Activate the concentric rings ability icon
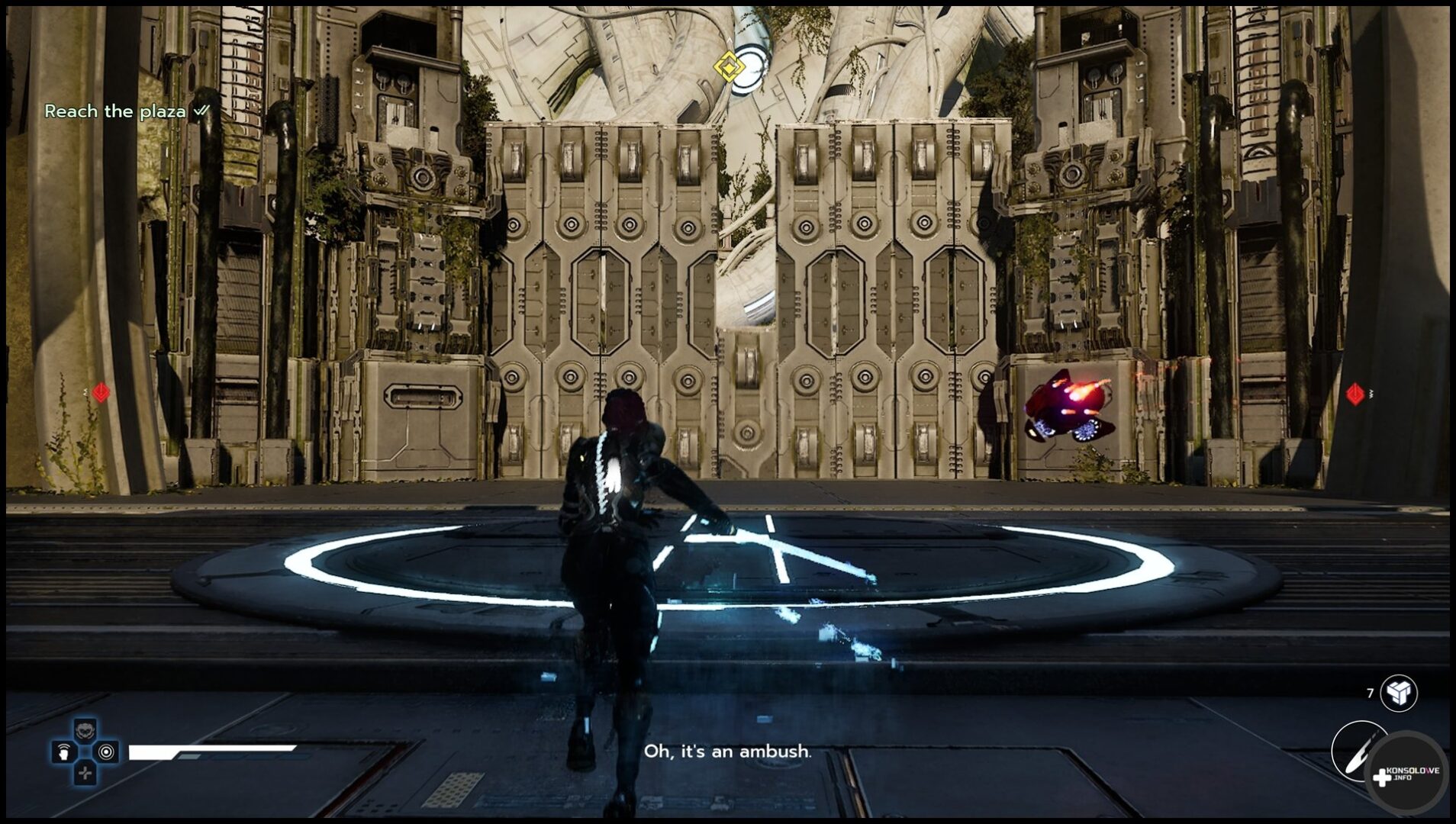This screenshot has width=1456, height=824. point(107,752)
